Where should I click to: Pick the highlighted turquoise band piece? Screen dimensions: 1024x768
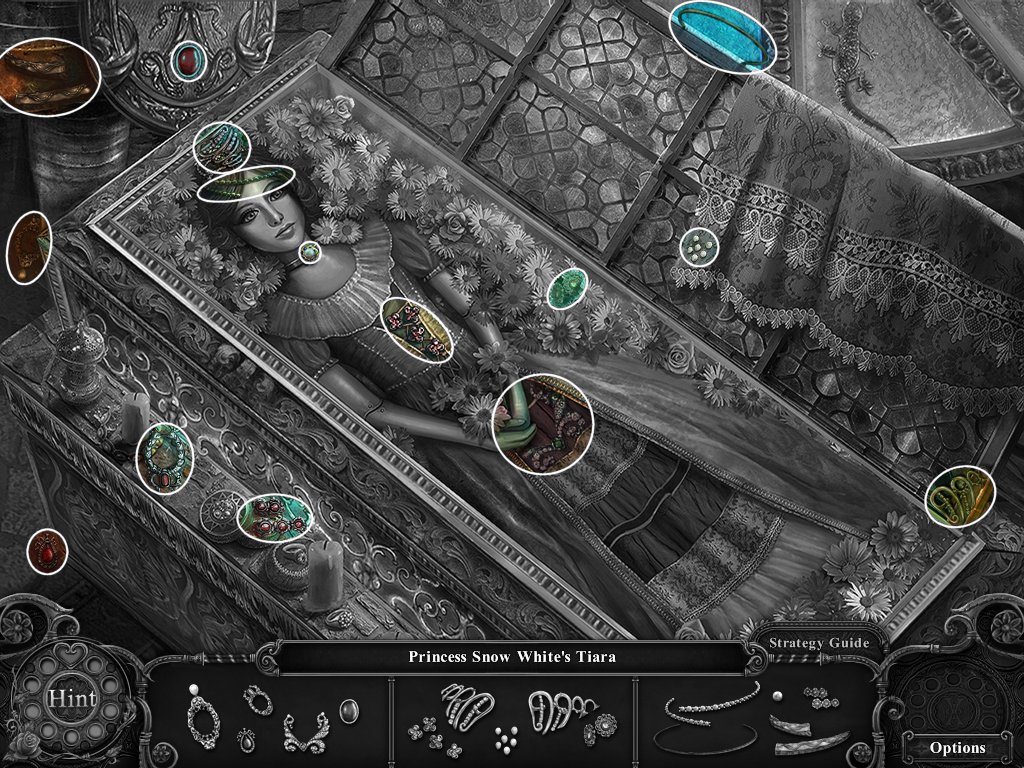coord(723,37)
